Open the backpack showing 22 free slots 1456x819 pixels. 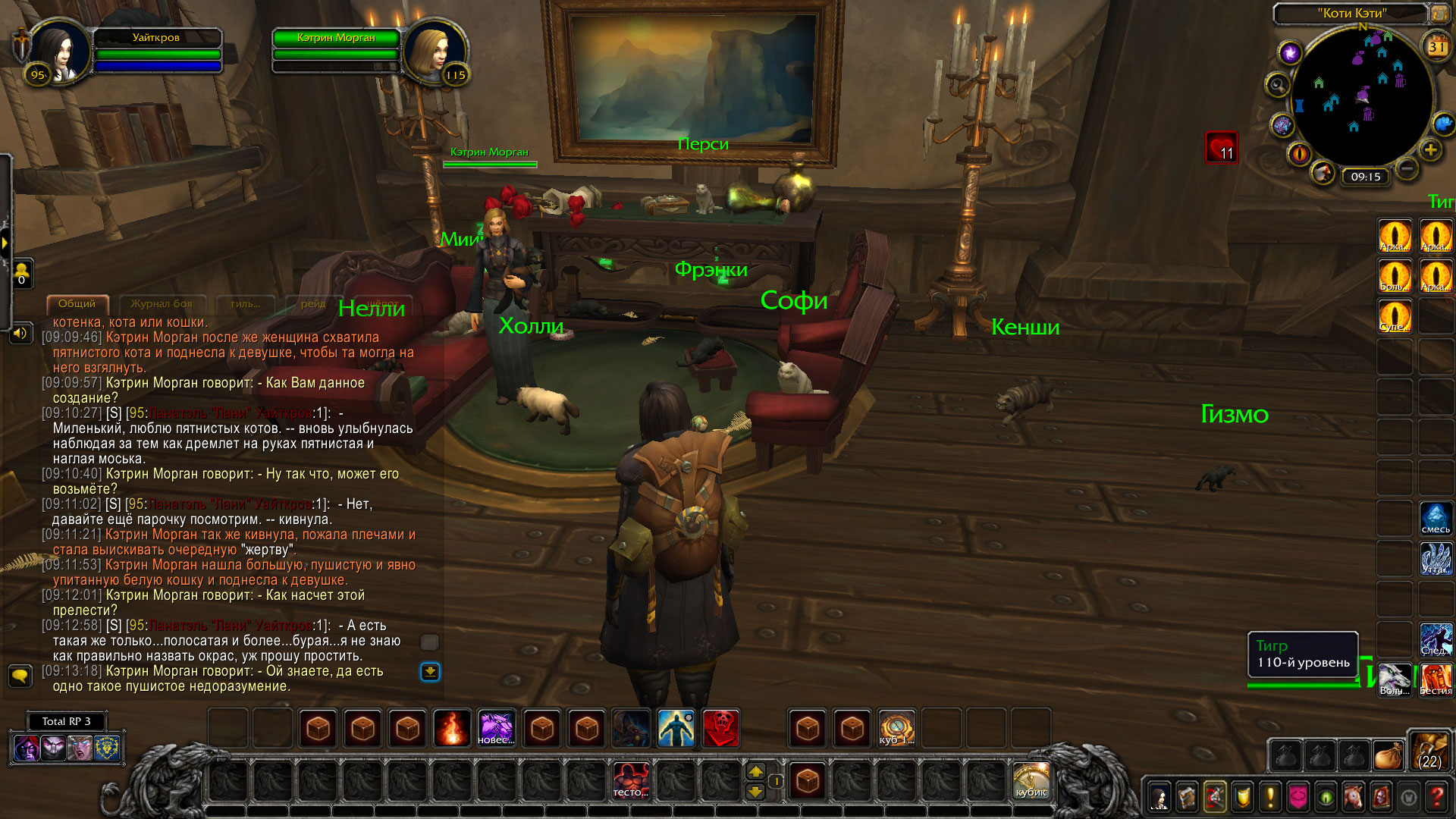point(1429,750)
